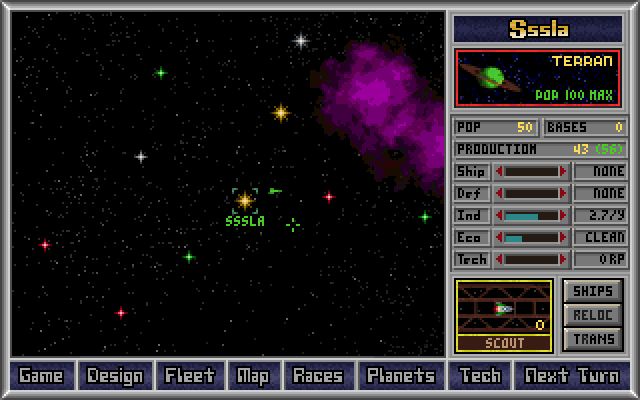Lock the Tech slider via its label

[471, 259]
